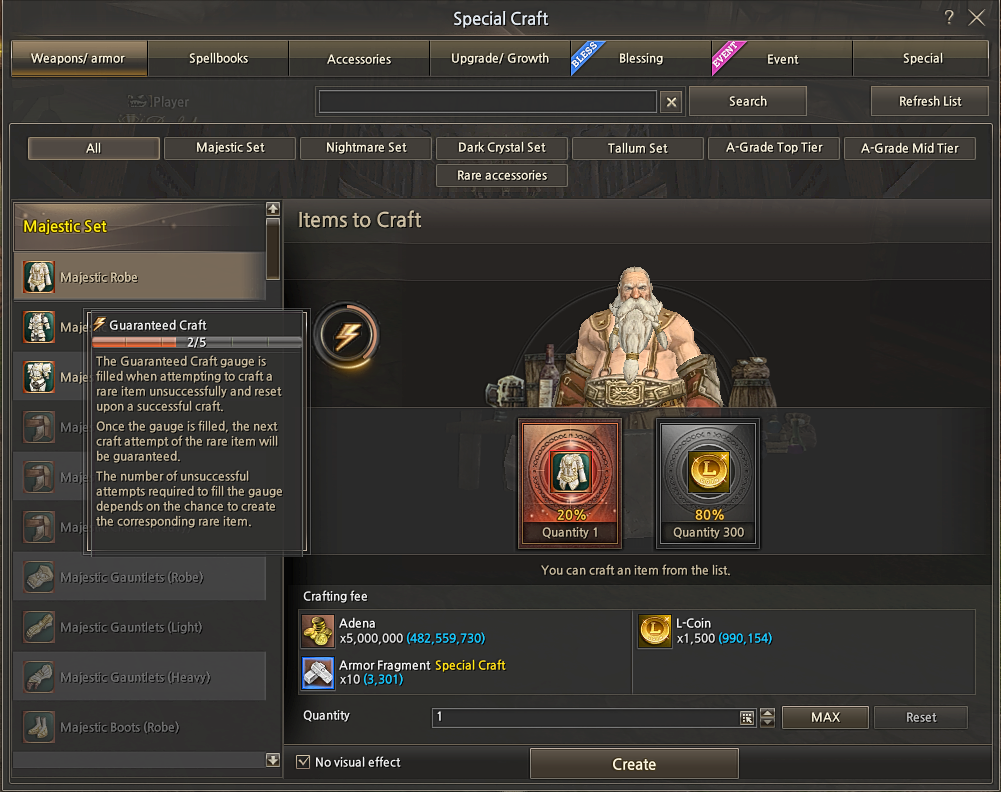Go to the Blessing tab
The image size is (1001, 792).
(x=641, y=58)
